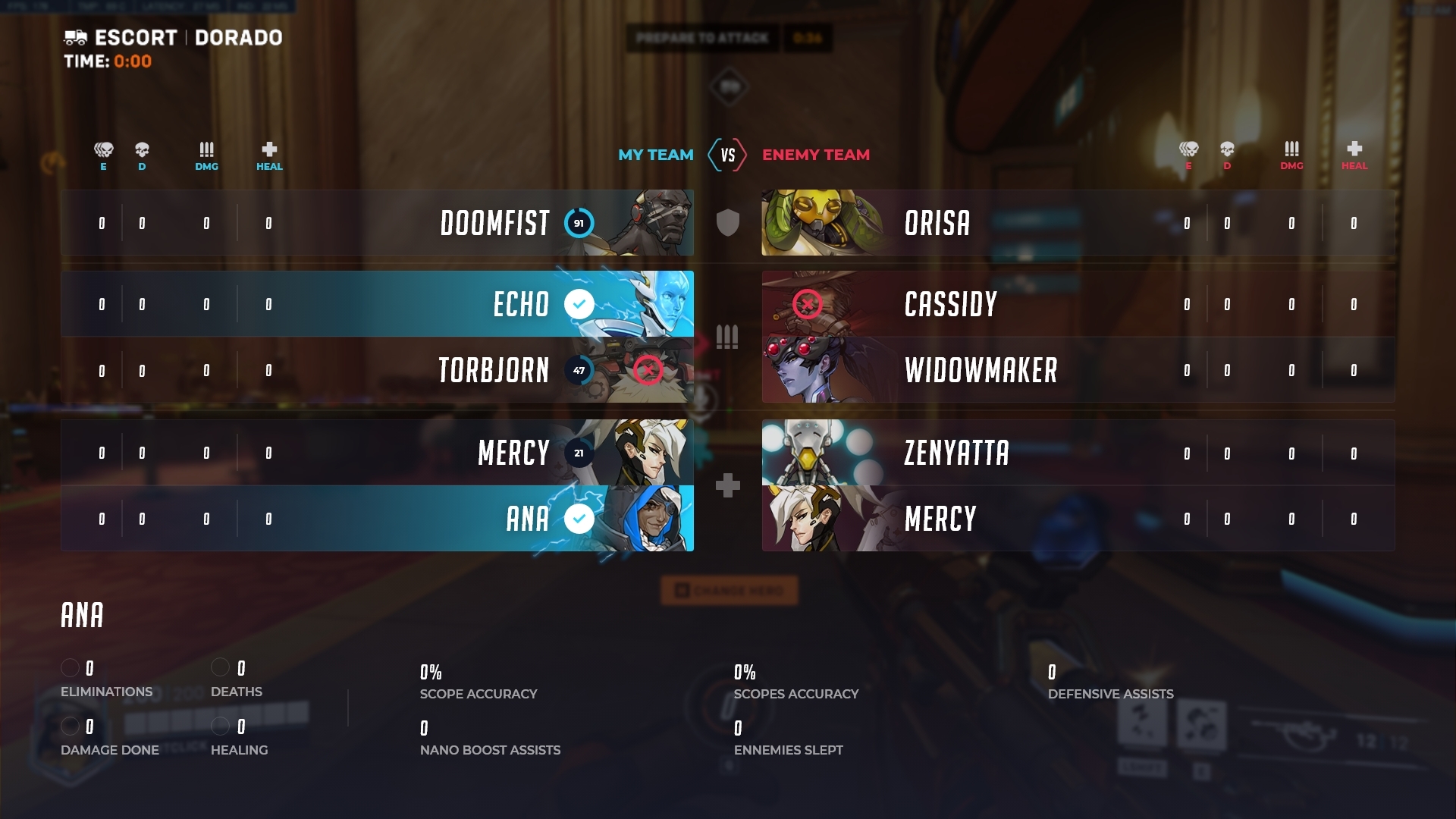Toggle the ready checkmark on Echo's row
The image size is (1456, 819).
(x=578, y=304)
